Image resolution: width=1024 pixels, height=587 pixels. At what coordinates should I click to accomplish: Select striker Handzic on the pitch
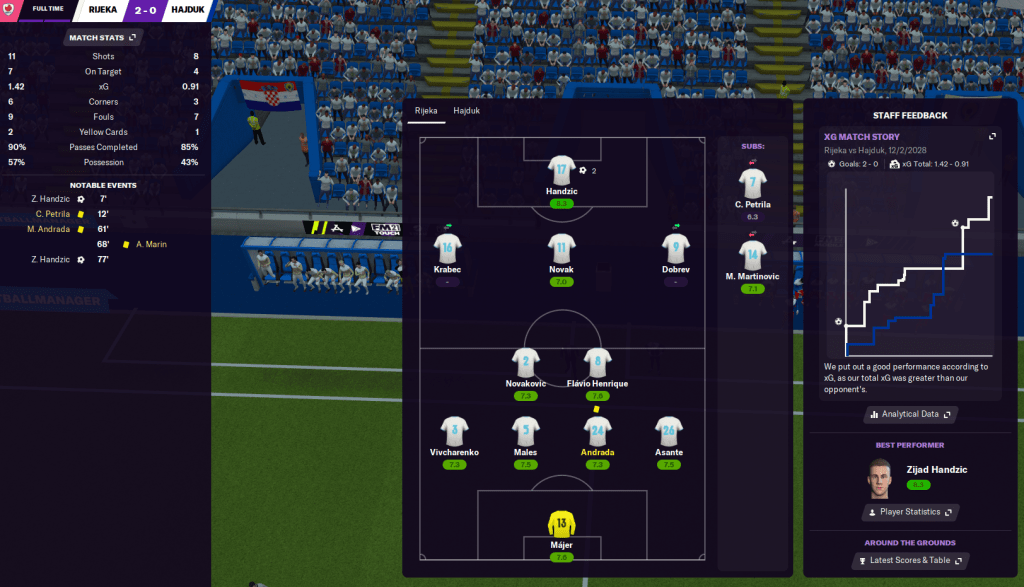[x=562, y=171]
